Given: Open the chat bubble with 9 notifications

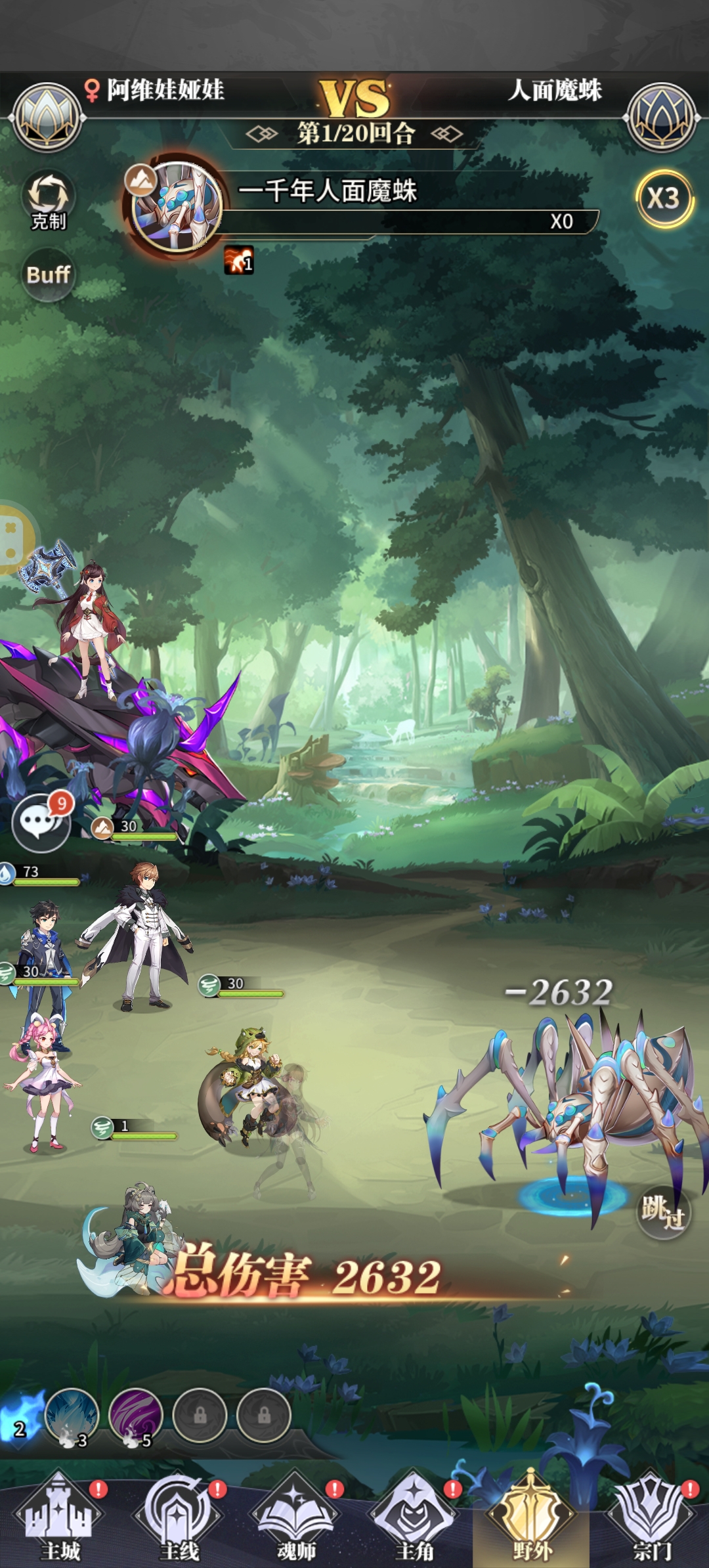Looking at the screenshot, I should coord(41,822).
